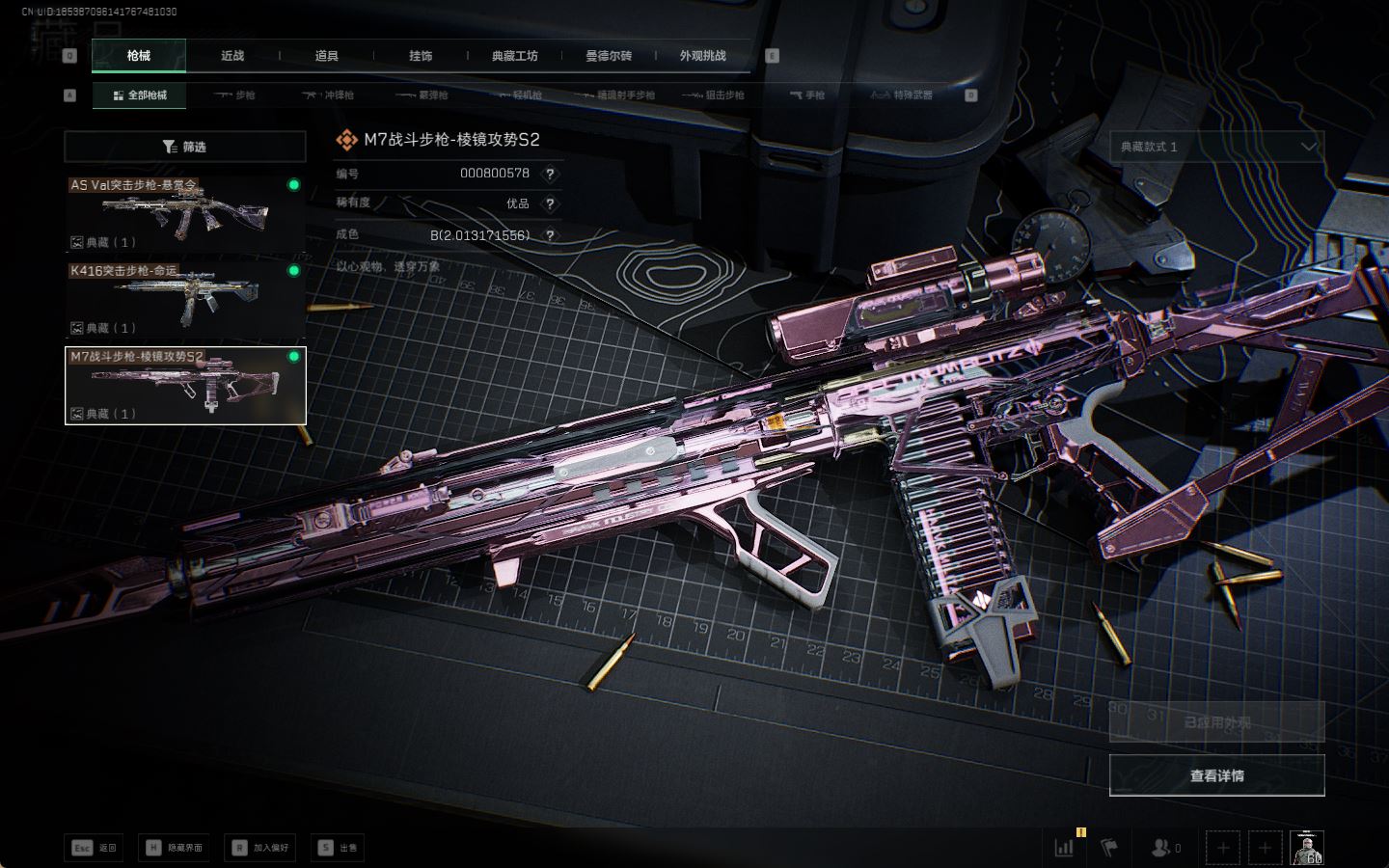Filter by 狙击步枪 sniper rifles

click(714, 95)
